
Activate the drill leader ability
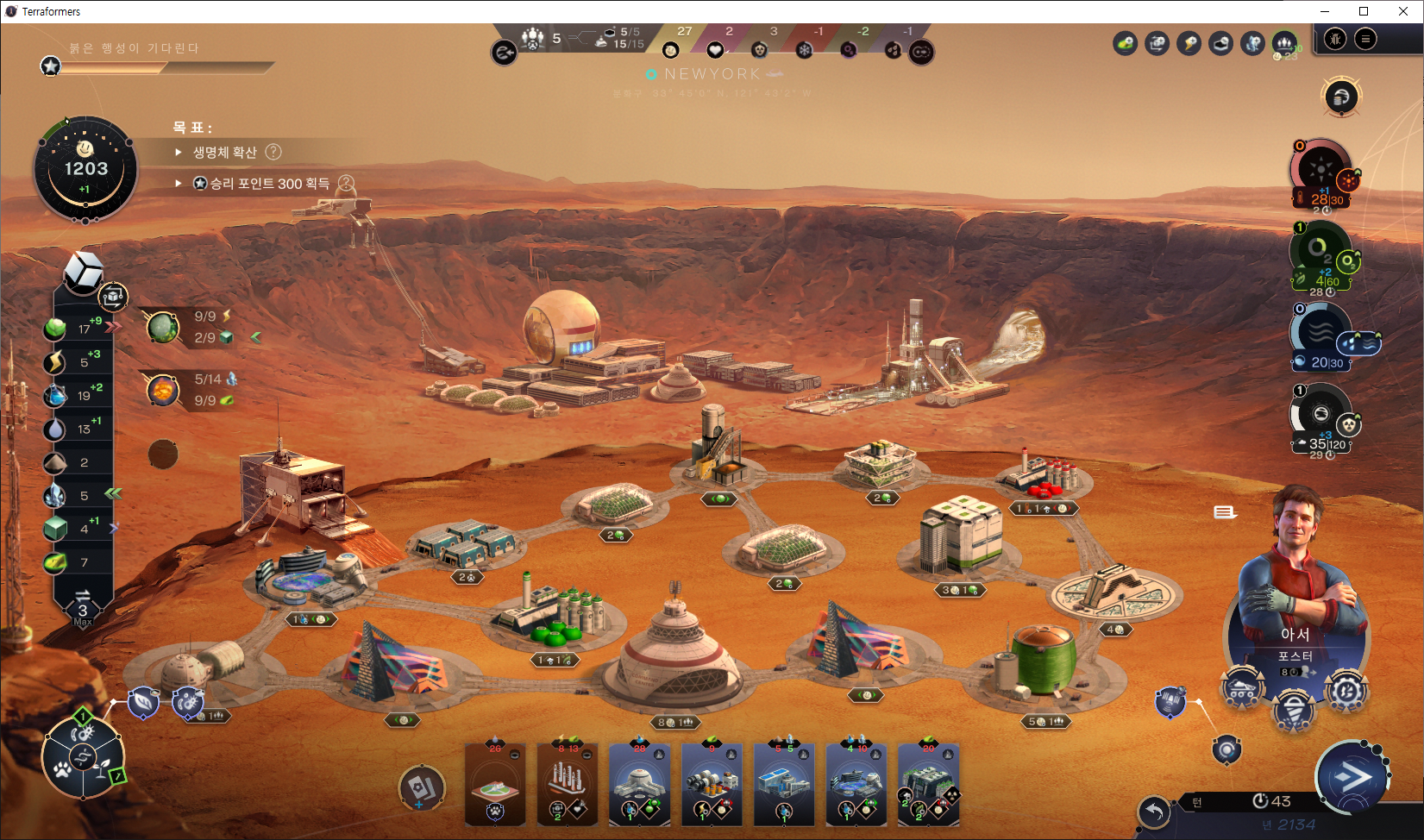click(1294, 710)
